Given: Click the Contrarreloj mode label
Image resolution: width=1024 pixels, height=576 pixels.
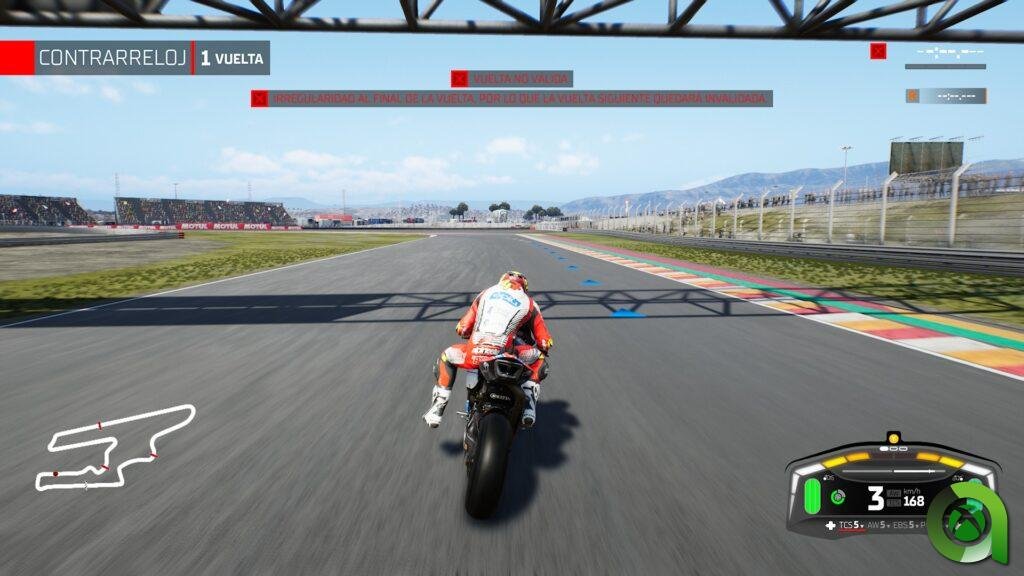Looking at the screenshot, I should pyautogui.click(x=112, y=58).
